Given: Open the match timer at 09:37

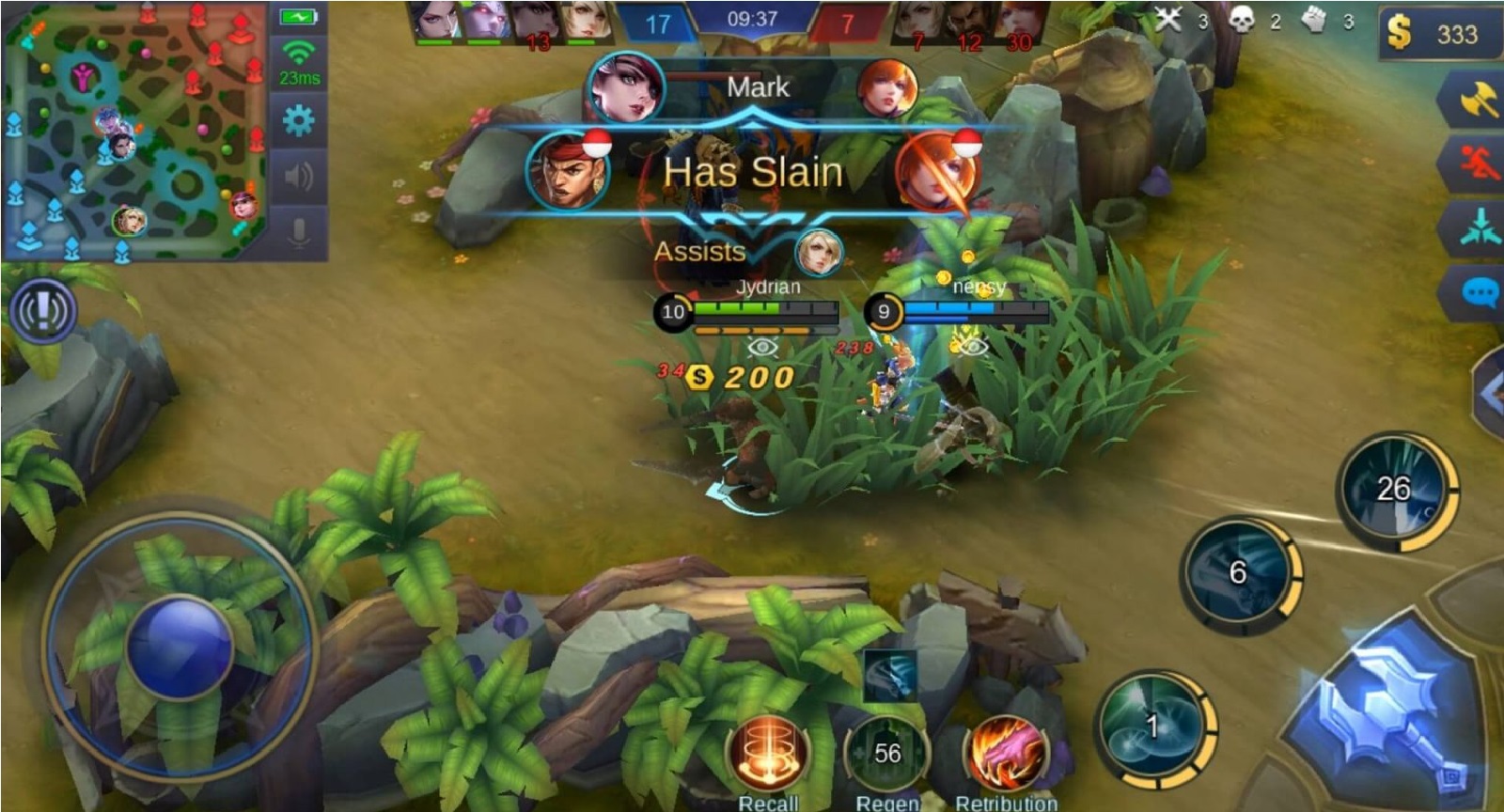Looking at the screenshot, I should pos(752,17).
